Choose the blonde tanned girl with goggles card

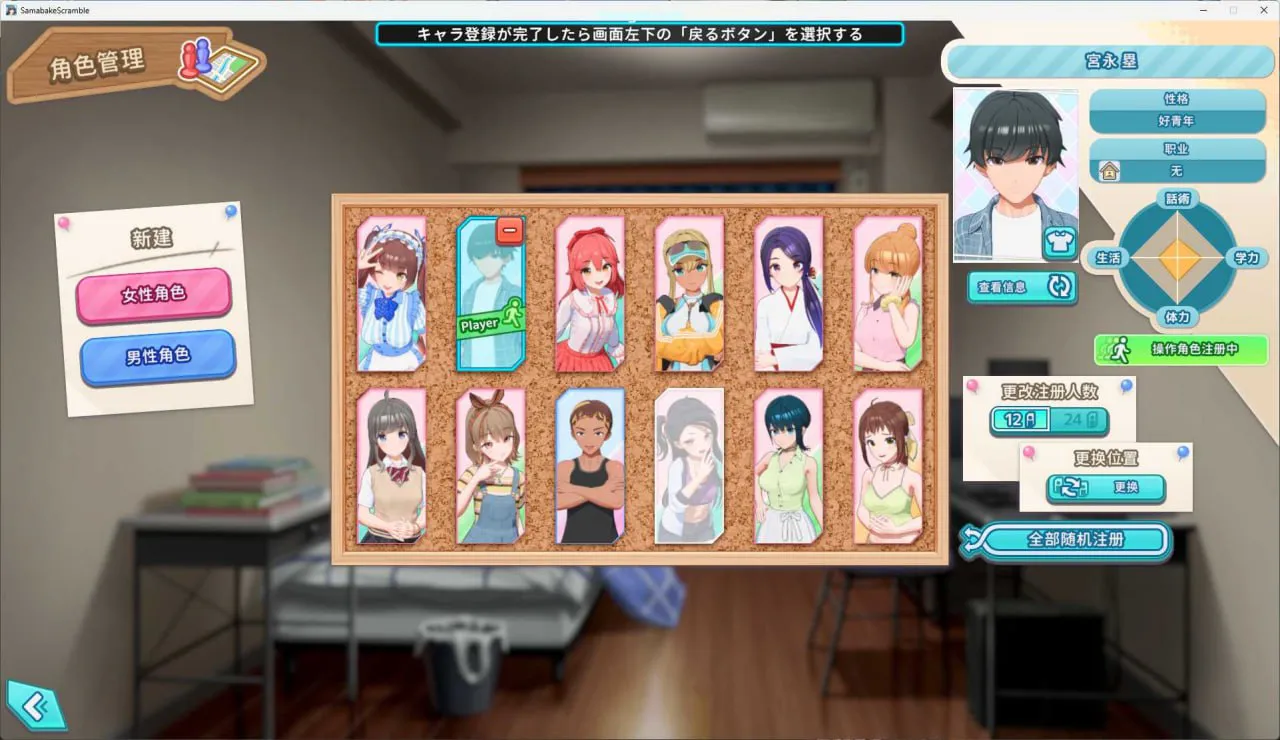(689, 294)
